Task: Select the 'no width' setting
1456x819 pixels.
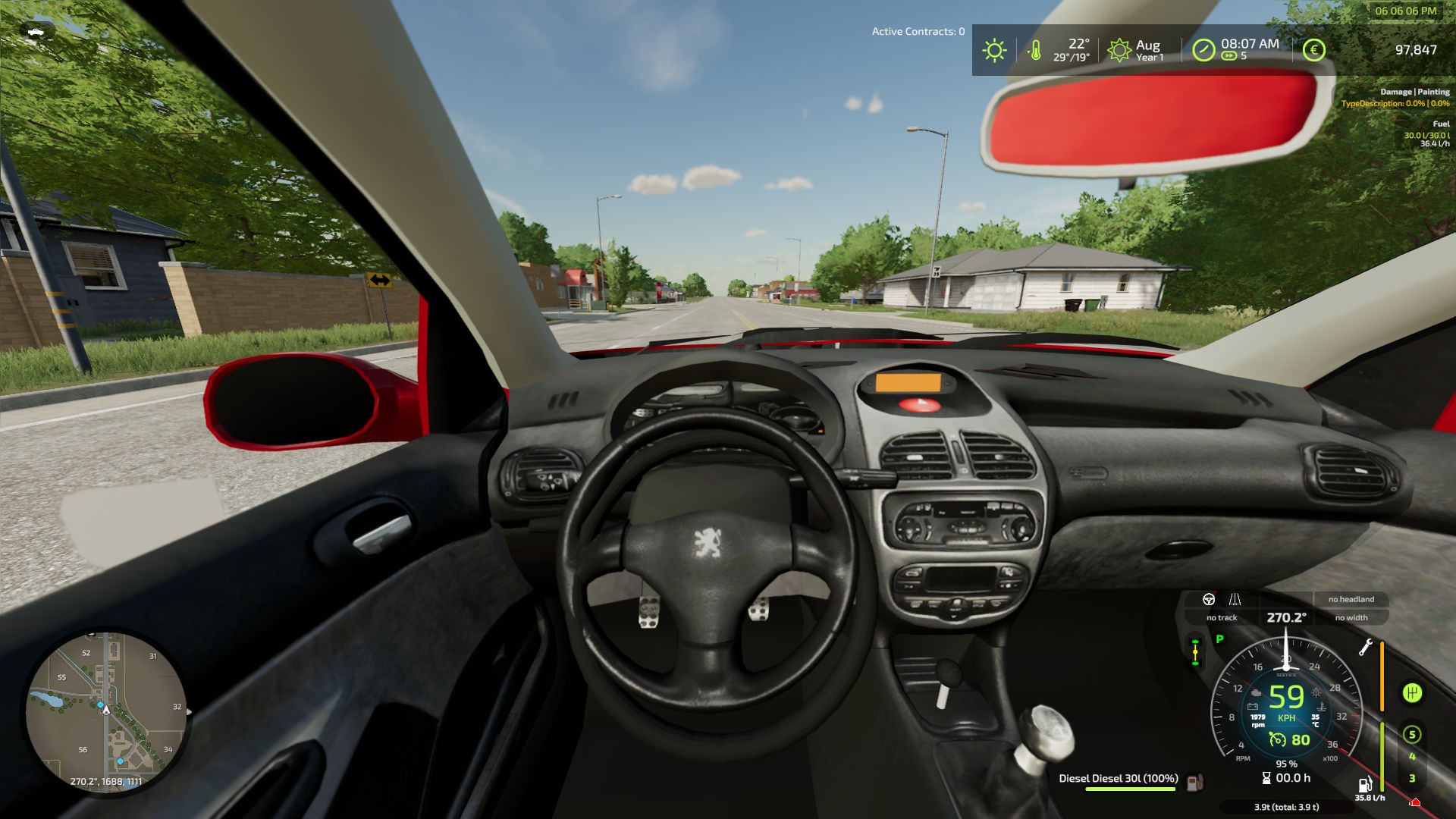Action: click(x=1351, y=617)
